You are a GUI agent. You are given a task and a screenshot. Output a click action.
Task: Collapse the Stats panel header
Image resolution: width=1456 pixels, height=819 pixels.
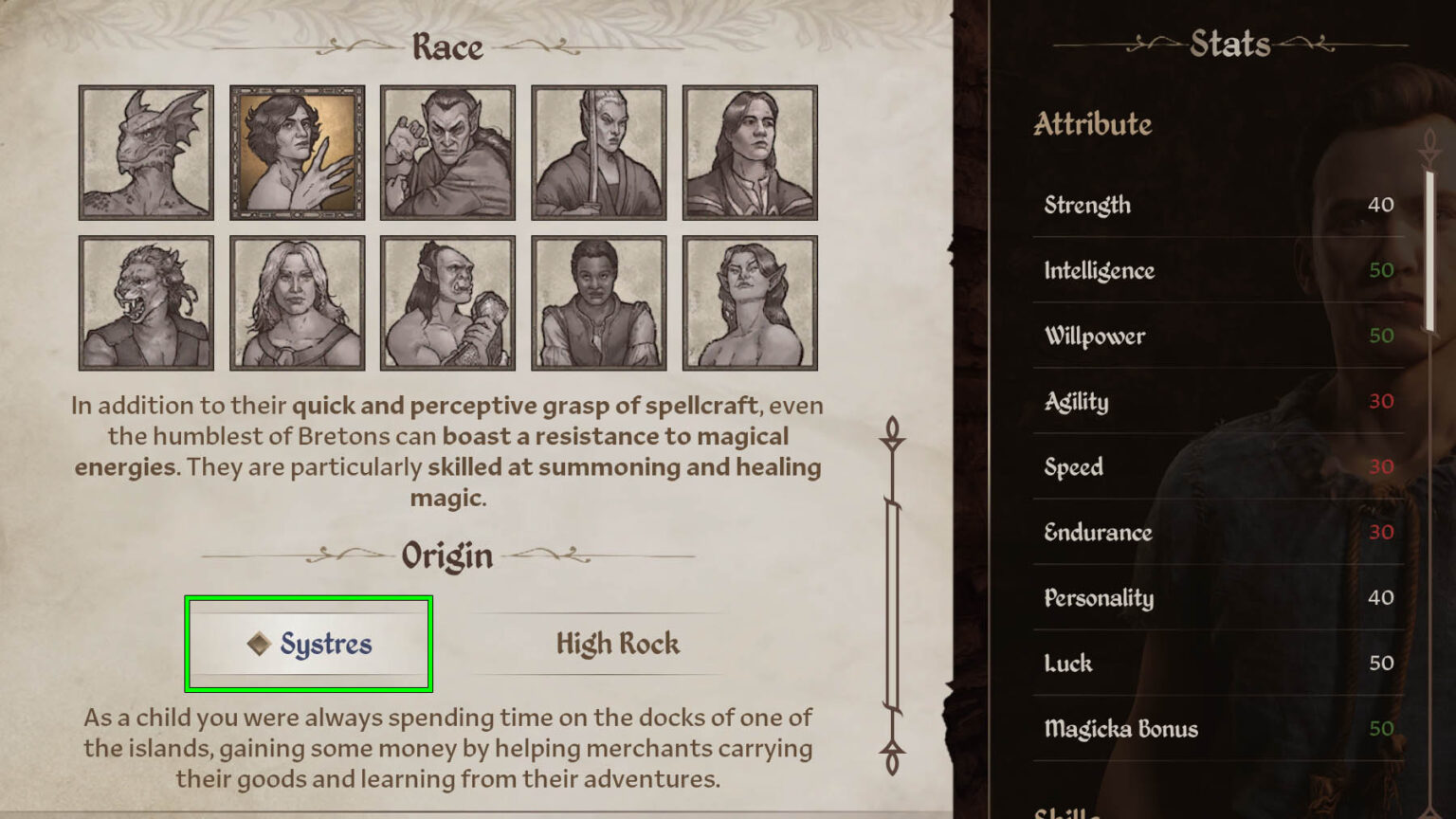[1231, 44]
